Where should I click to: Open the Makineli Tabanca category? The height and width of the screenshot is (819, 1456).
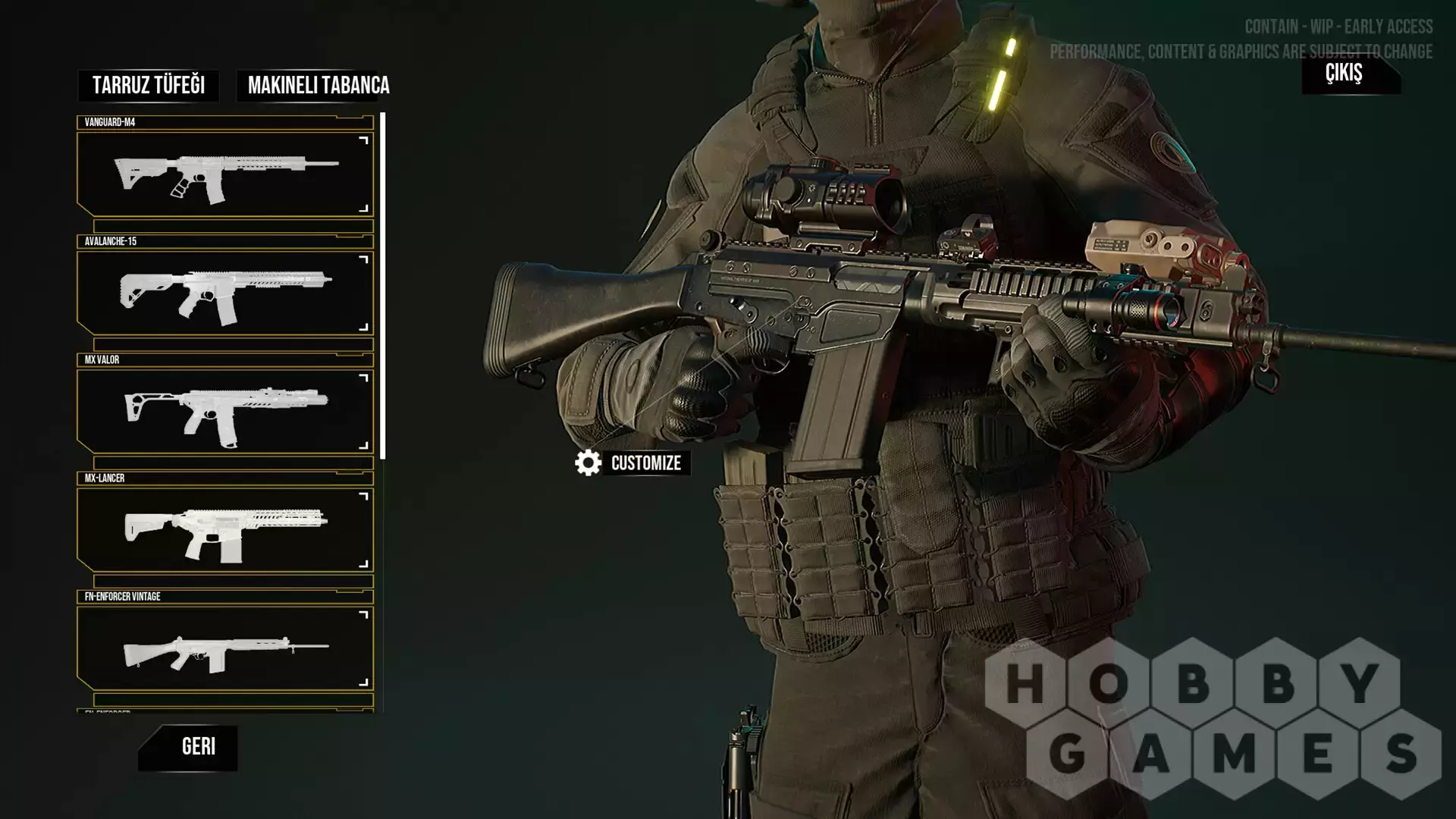coord(318,86)
